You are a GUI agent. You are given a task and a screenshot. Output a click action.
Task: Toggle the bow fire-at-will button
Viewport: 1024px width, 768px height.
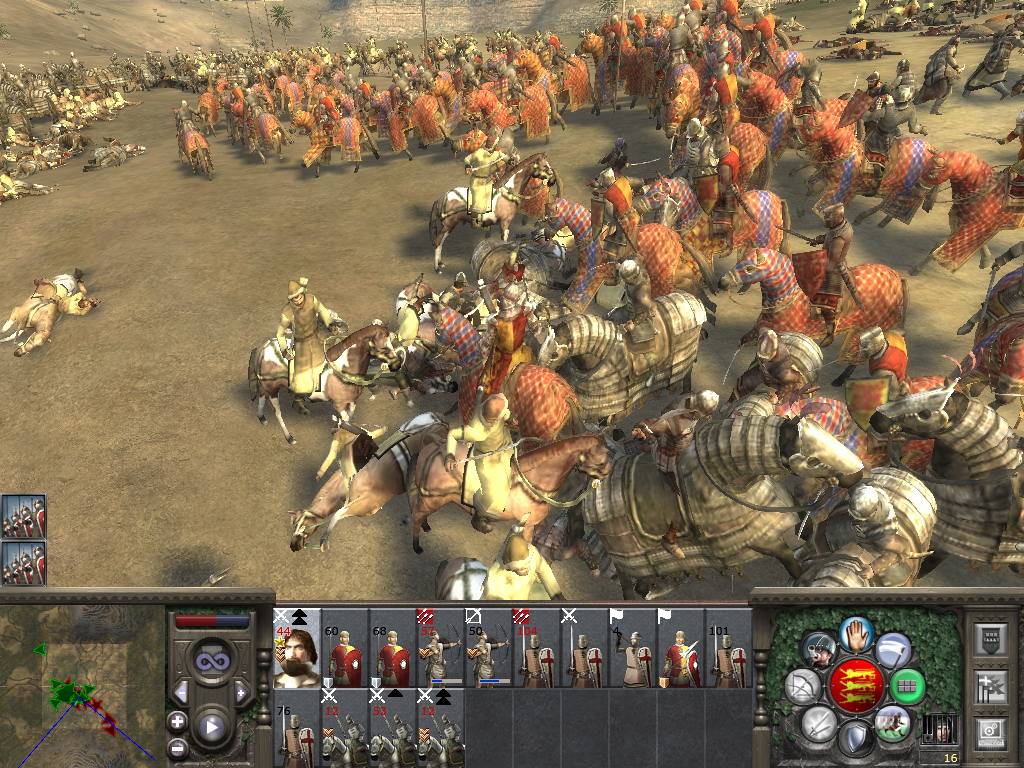coord(803,686)
